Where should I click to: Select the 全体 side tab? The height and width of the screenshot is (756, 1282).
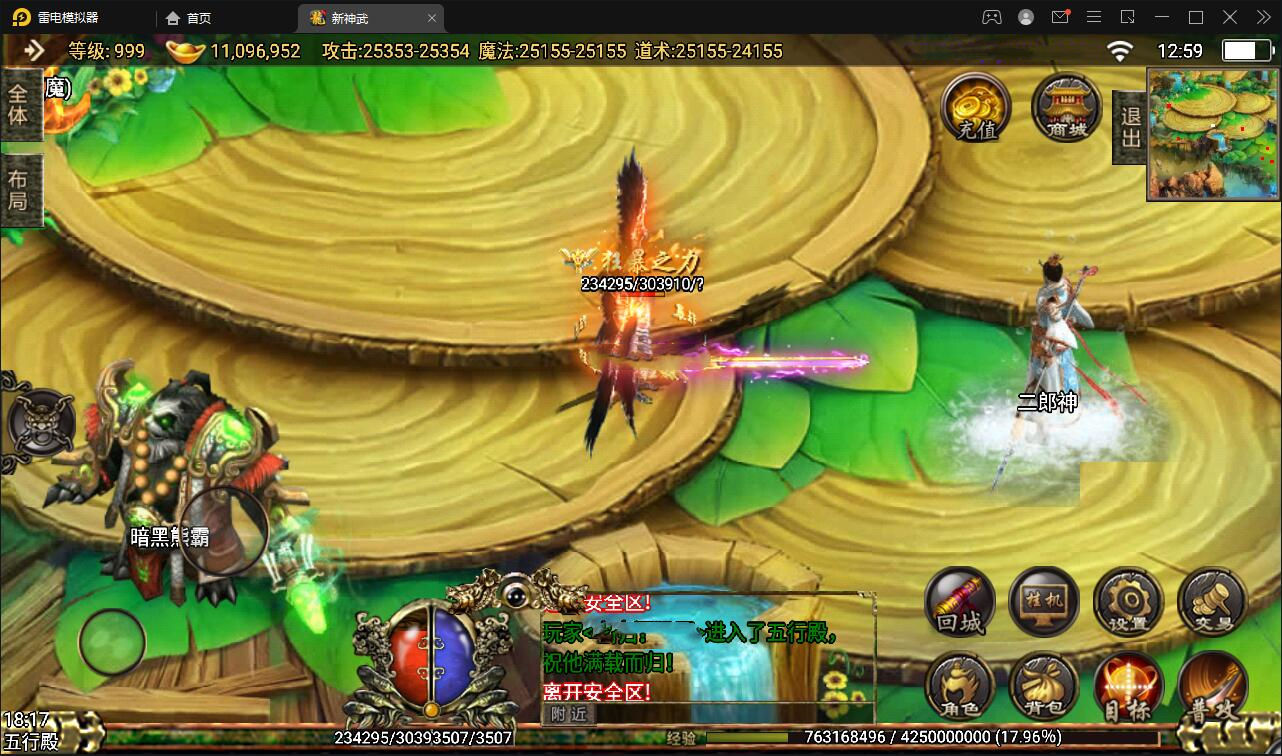tap(19, 105)
